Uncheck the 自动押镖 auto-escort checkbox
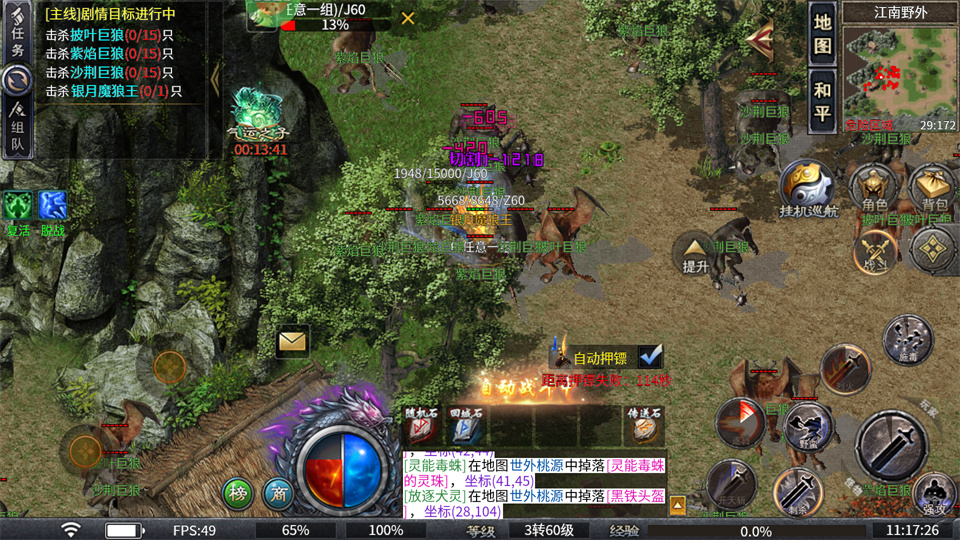Screen dimensions: 960x540 pos(651,355)
